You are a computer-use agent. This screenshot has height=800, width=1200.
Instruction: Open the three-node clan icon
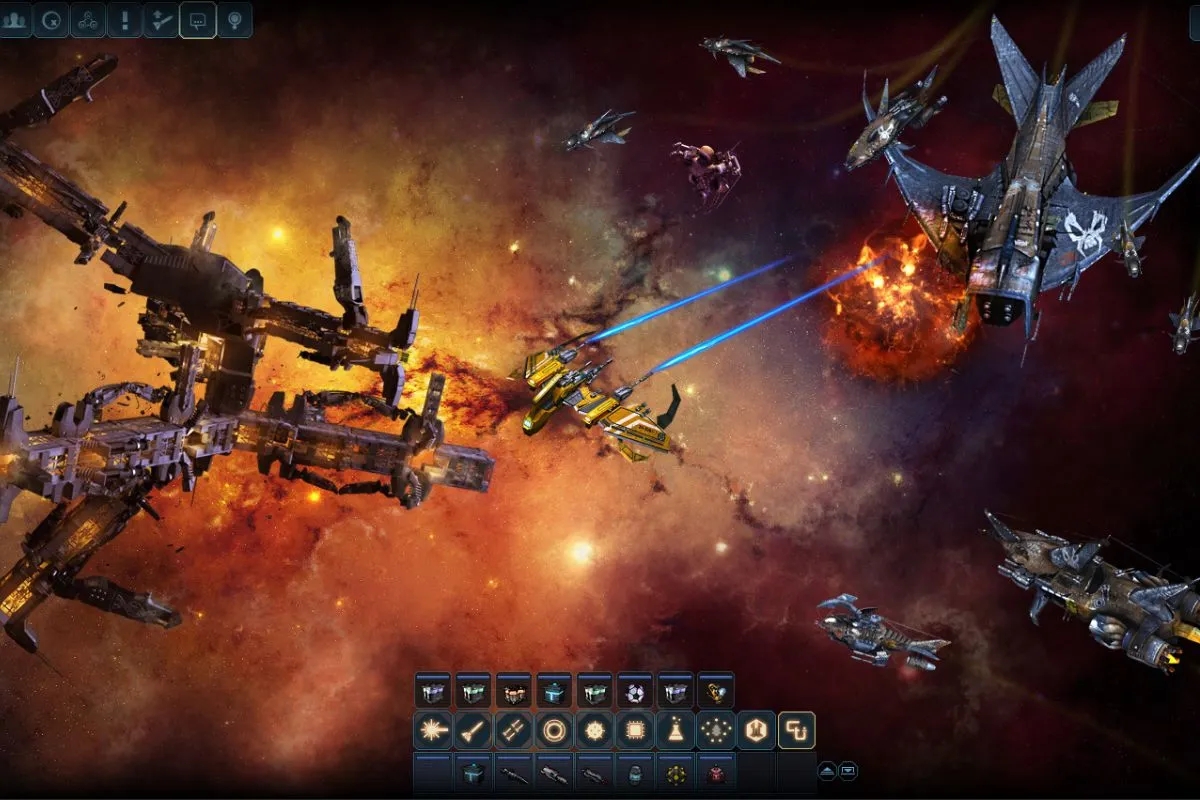pyautogui.click(x=88, y=20)
